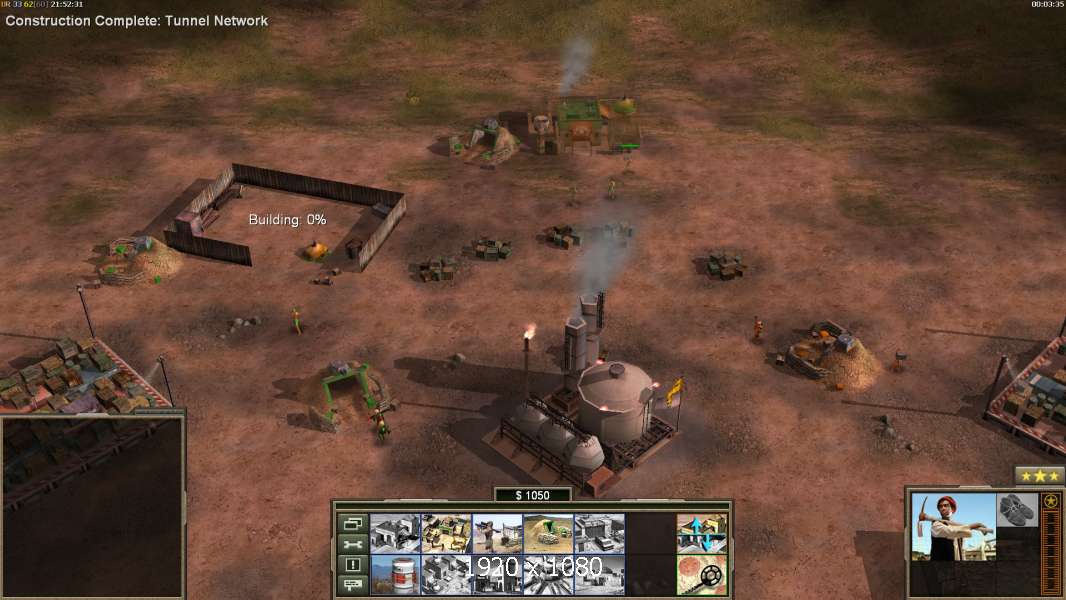
Task: Click the blue up-down arrows icon
Action: [702, 533]
